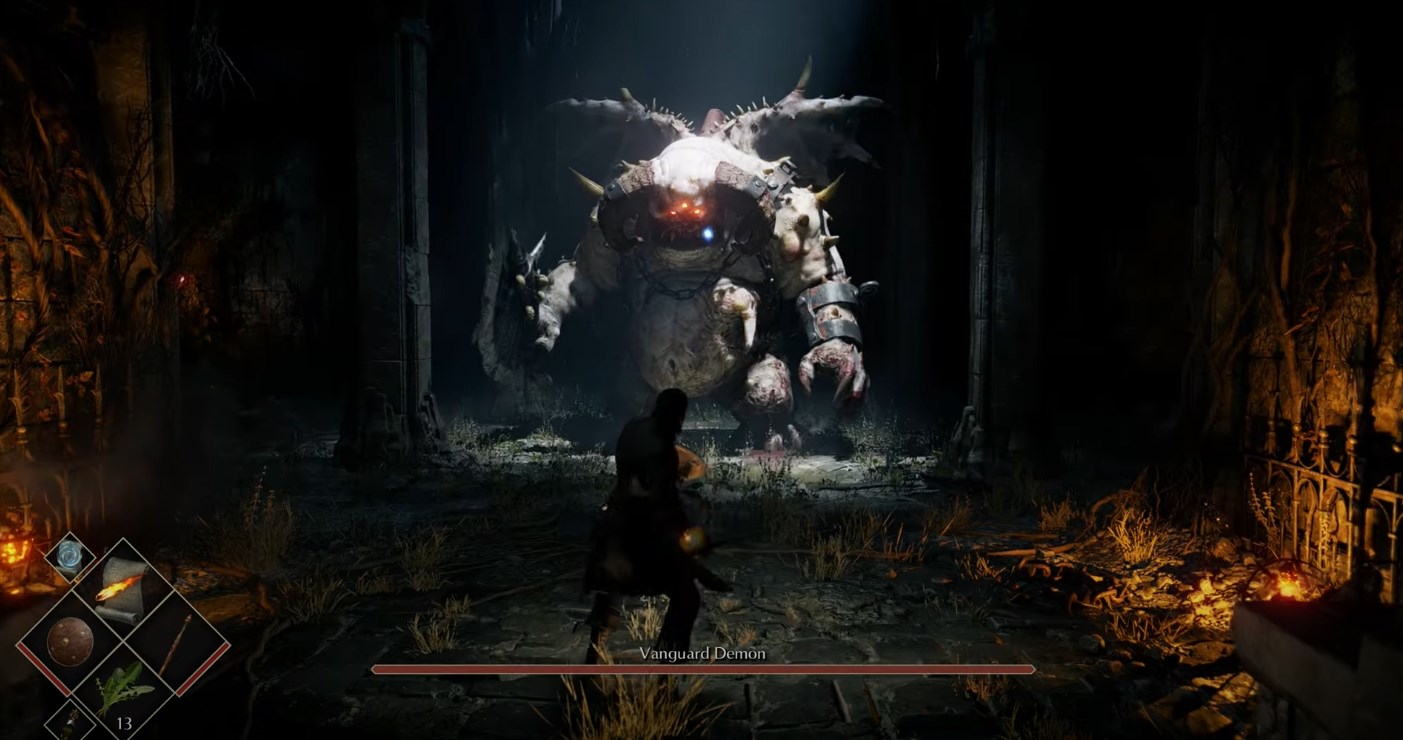Image resolution: width=1403 pixels, height=740 pixels.
Task: Click the blue soul glow on the demon
Action: point(706,236)
